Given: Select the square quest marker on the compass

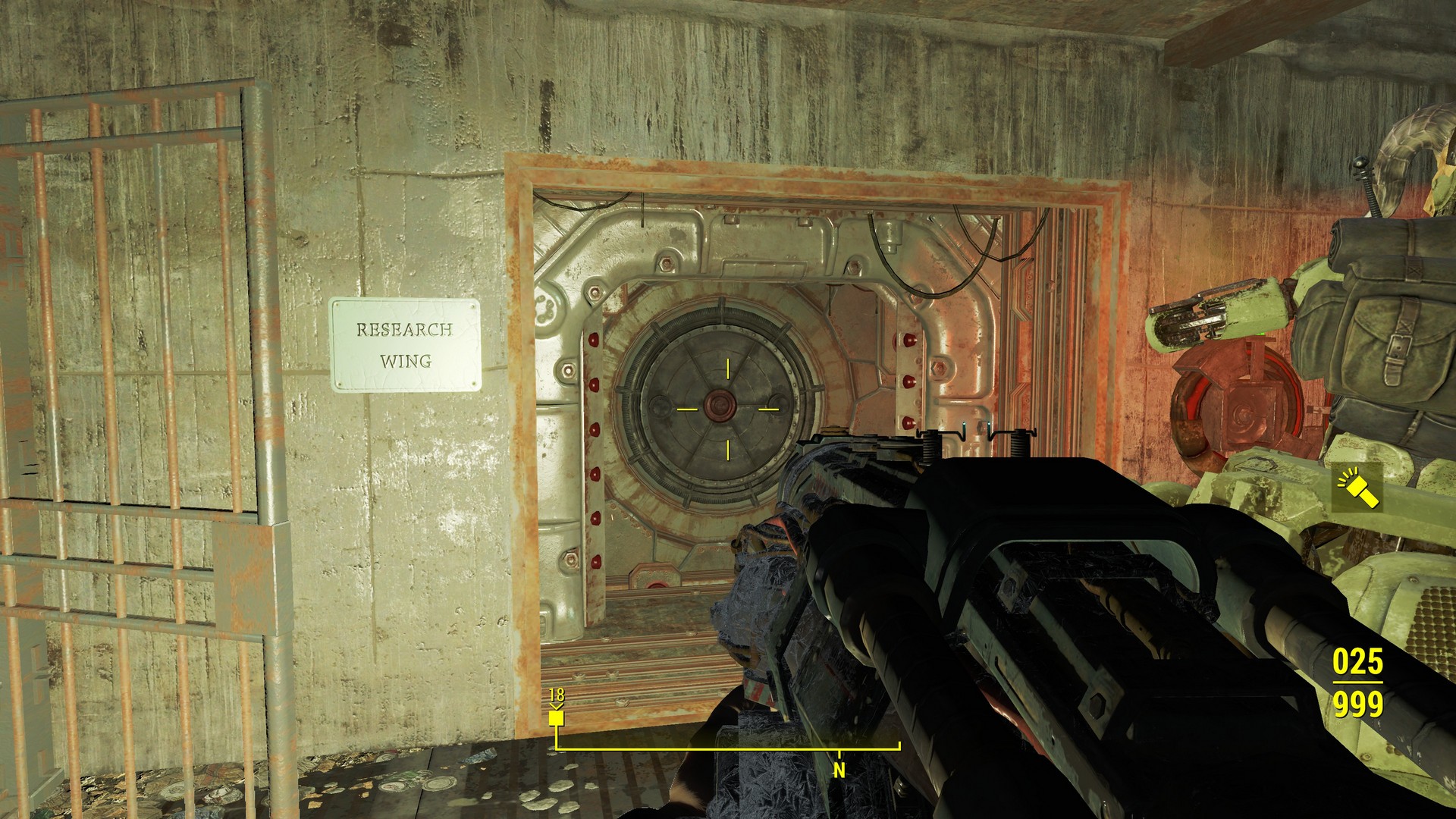Looking at the screenshot, I should [557, 717].
